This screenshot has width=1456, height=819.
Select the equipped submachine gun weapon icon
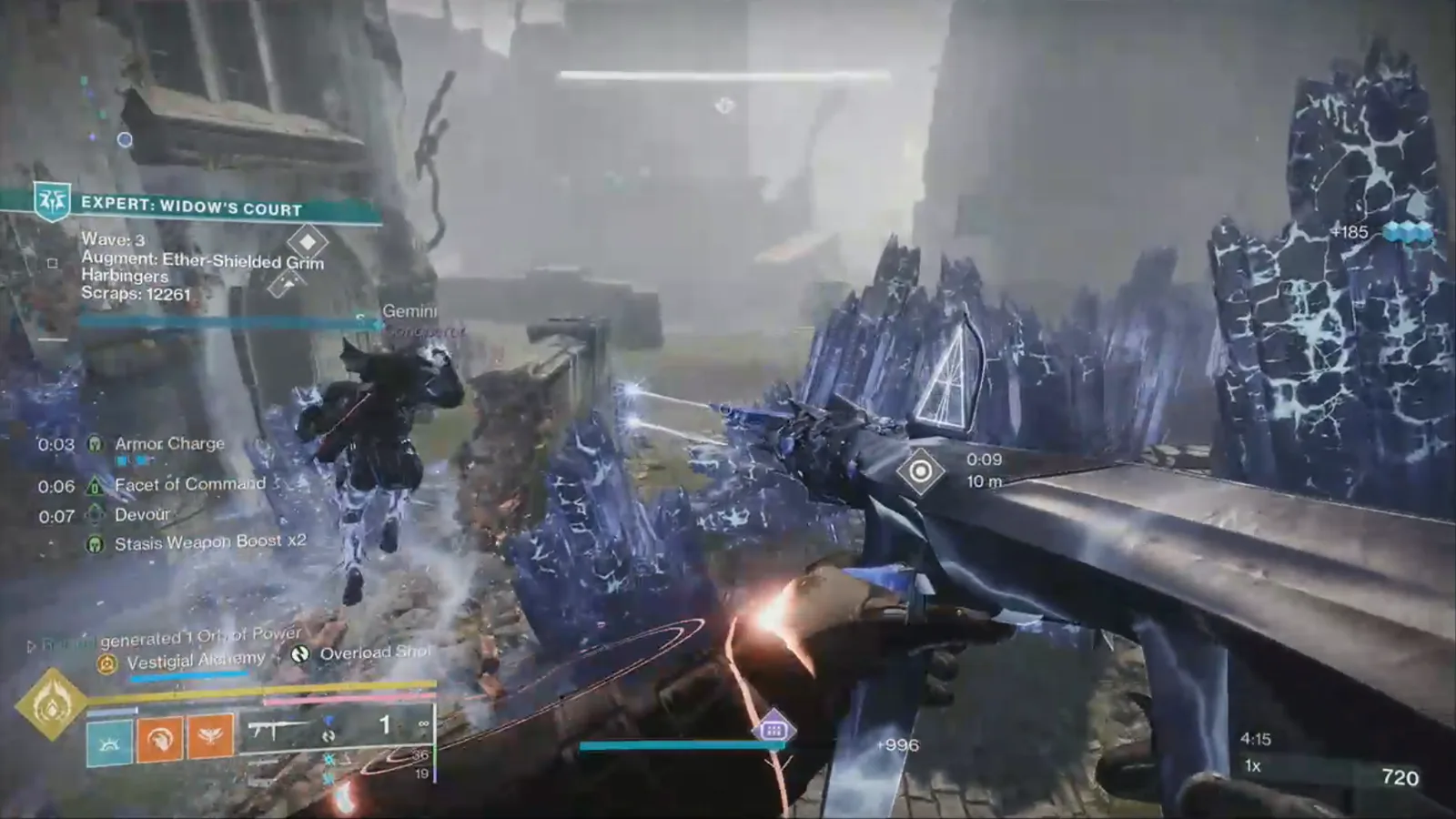[274, 726]
